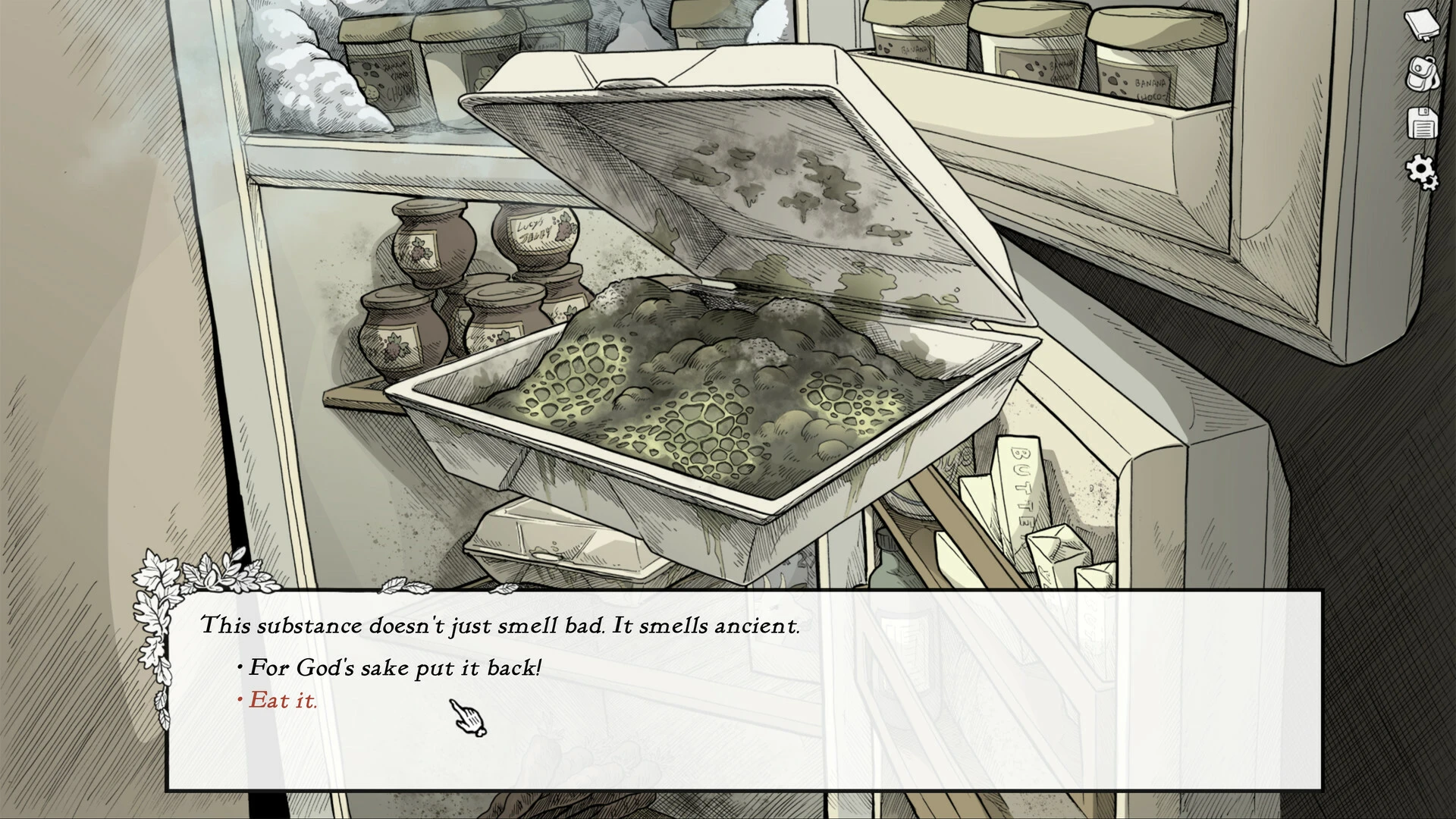Click the floppy disk save icon
Screen dimensions: 1456x819
(x=1422, y=123)
